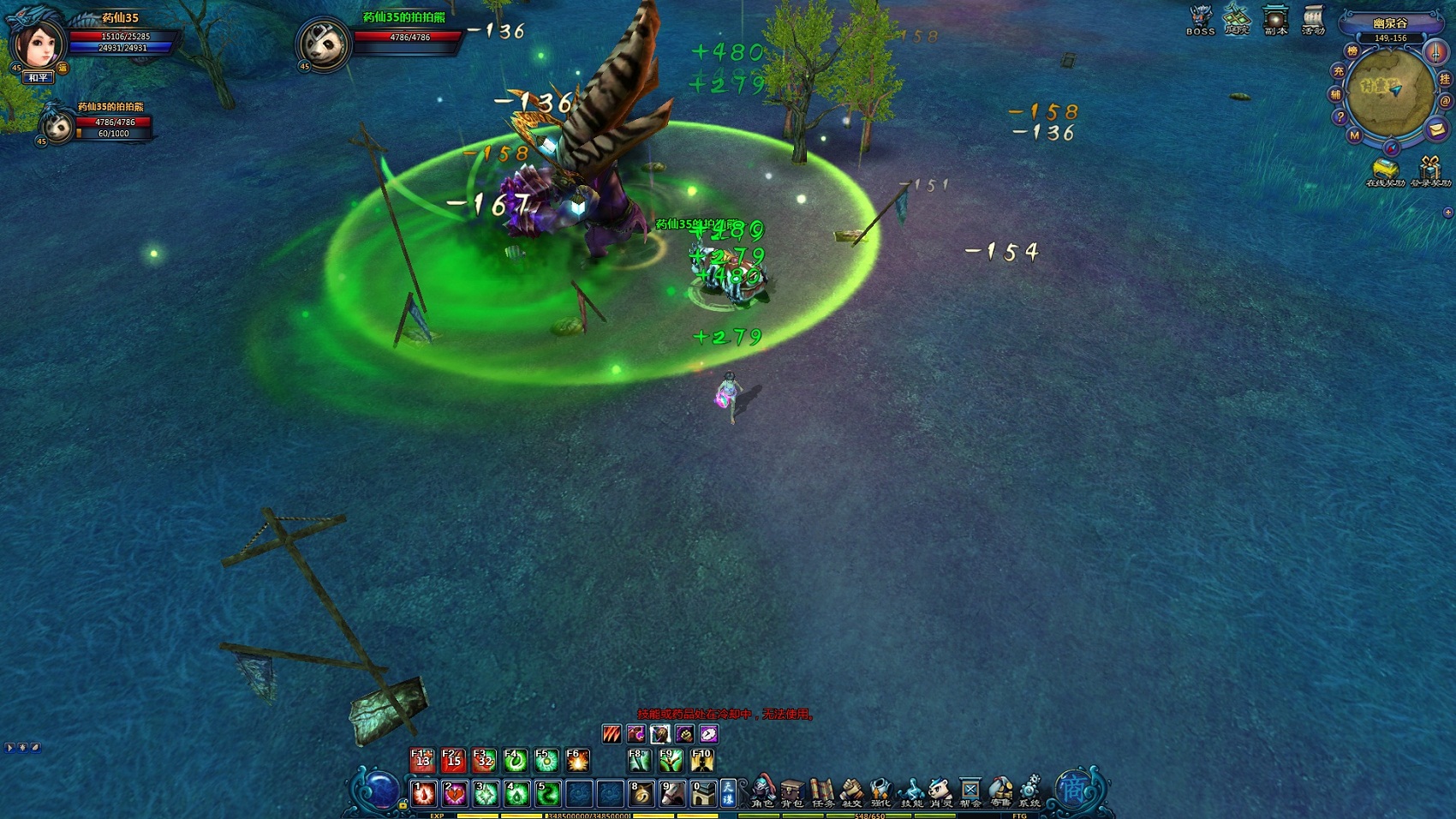
Task: Open the 技能 skills menu
Action: (x=911, y=792)
